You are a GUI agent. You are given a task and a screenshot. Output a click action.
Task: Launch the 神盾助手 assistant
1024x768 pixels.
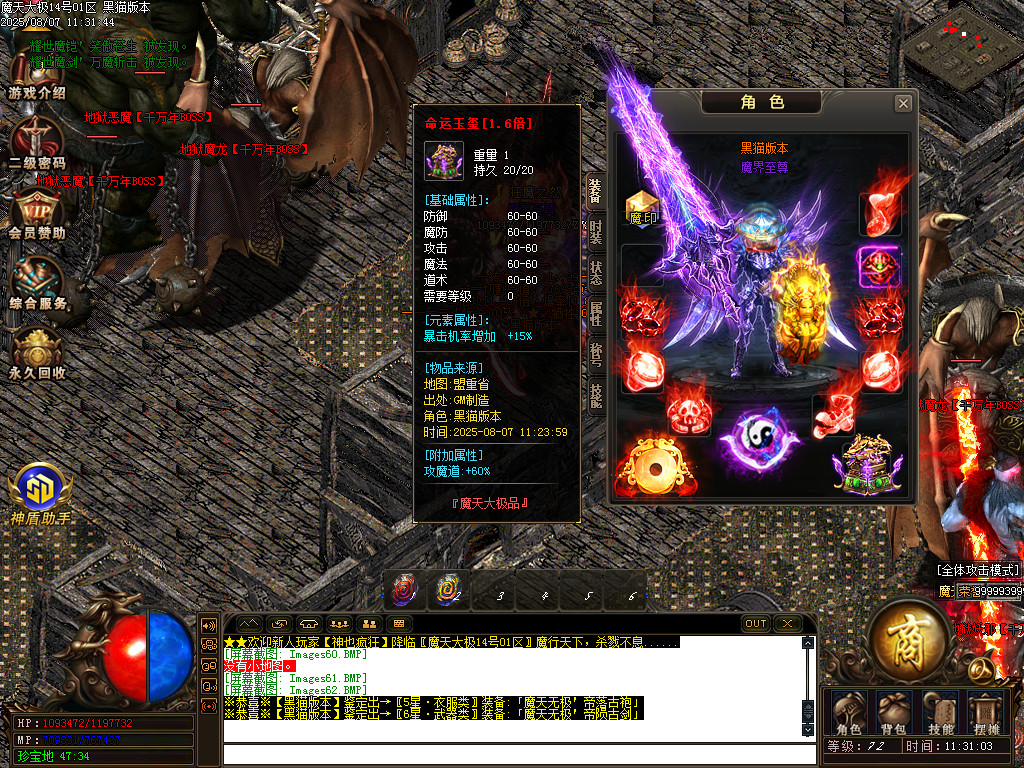click(41, 495)
